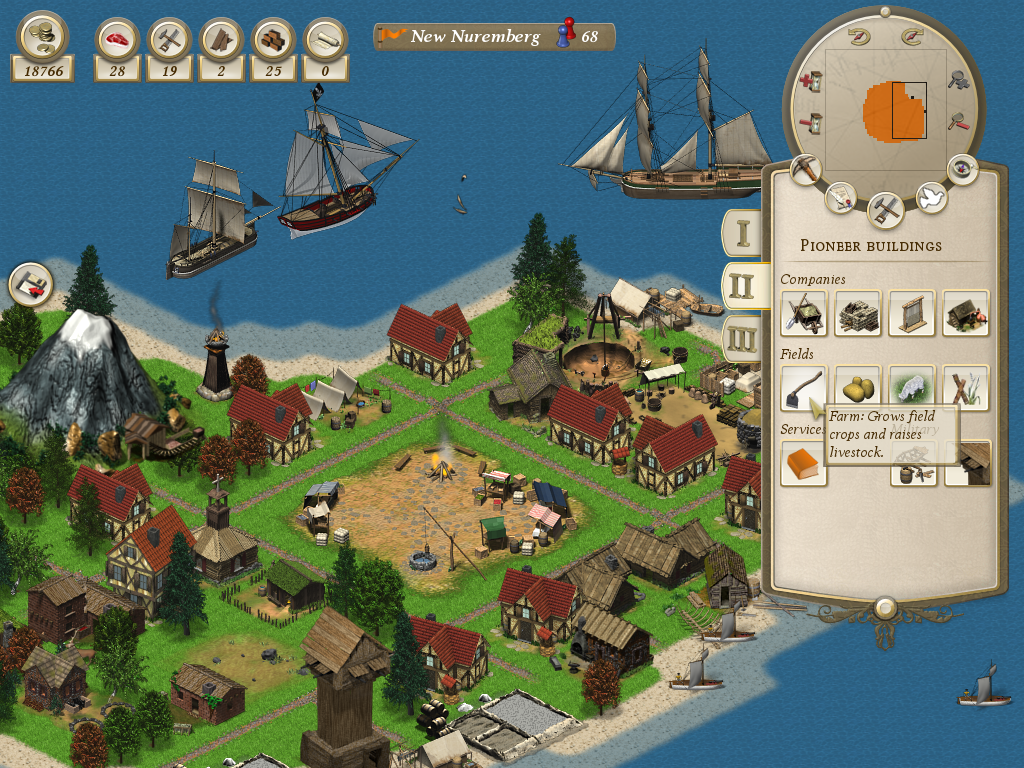Zoom in with the magnifier plus
This screenshot has height=768, width=1024.
click(959, 79)
